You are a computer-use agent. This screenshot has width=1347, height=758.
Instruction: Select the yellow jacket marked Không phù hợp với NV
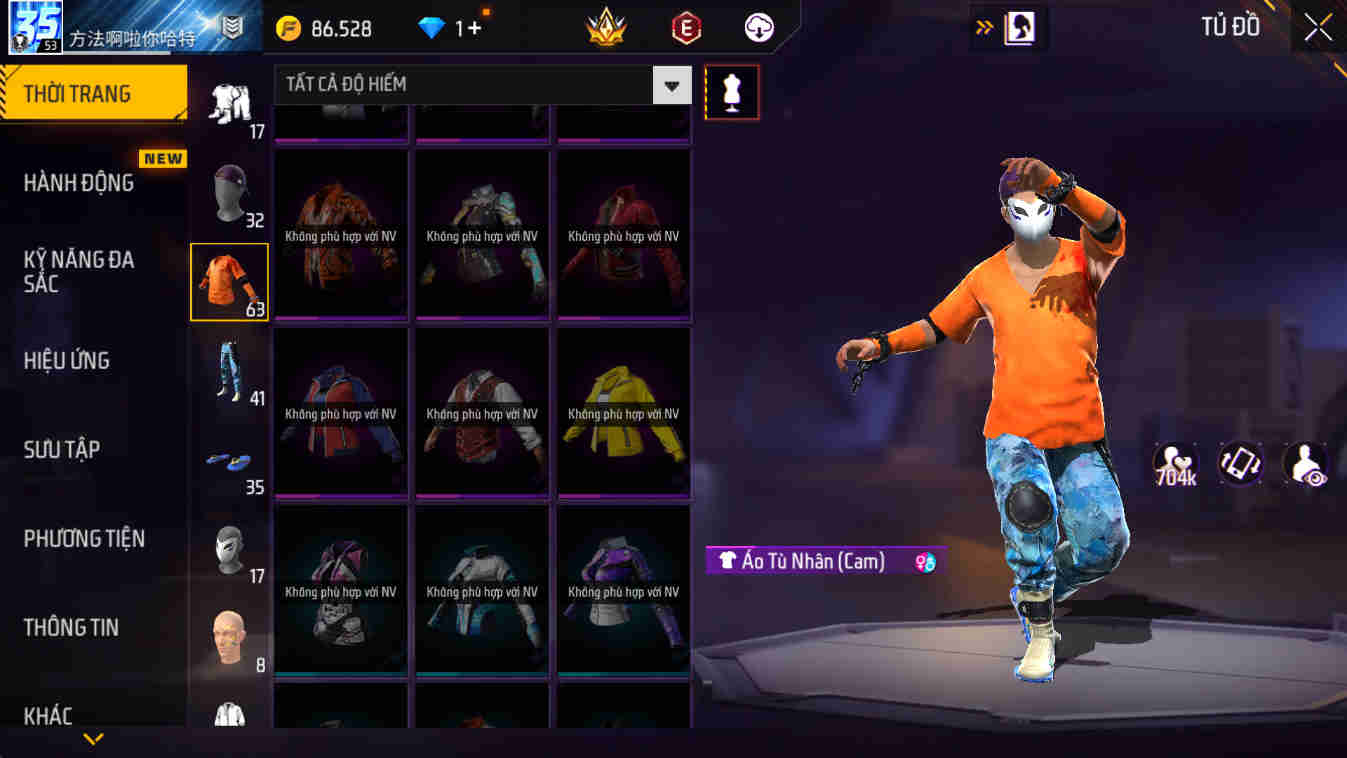tap(623, 410)
